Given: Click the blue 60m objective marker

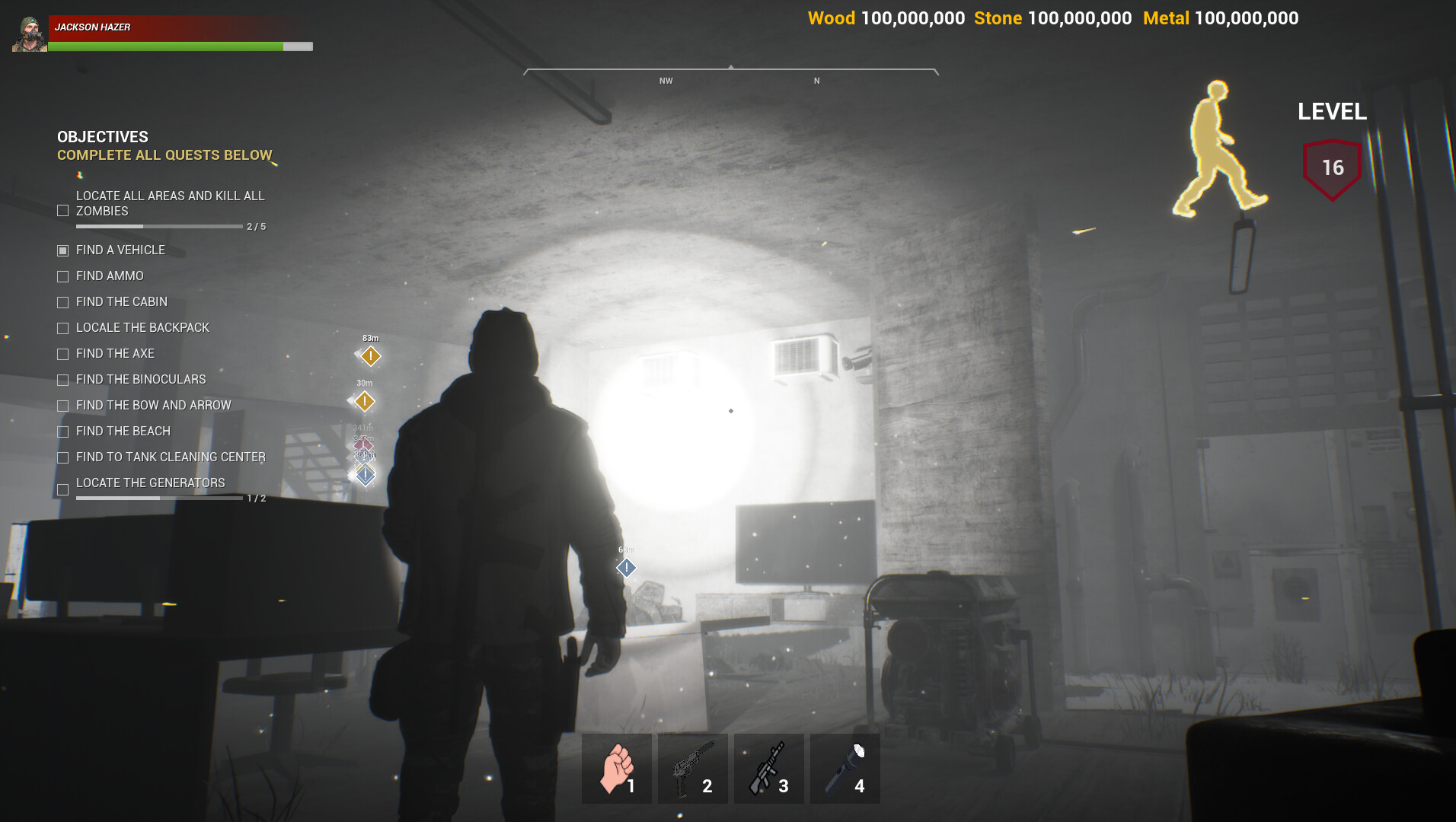Looking at the screenshot, I should [x=625, y=567].
